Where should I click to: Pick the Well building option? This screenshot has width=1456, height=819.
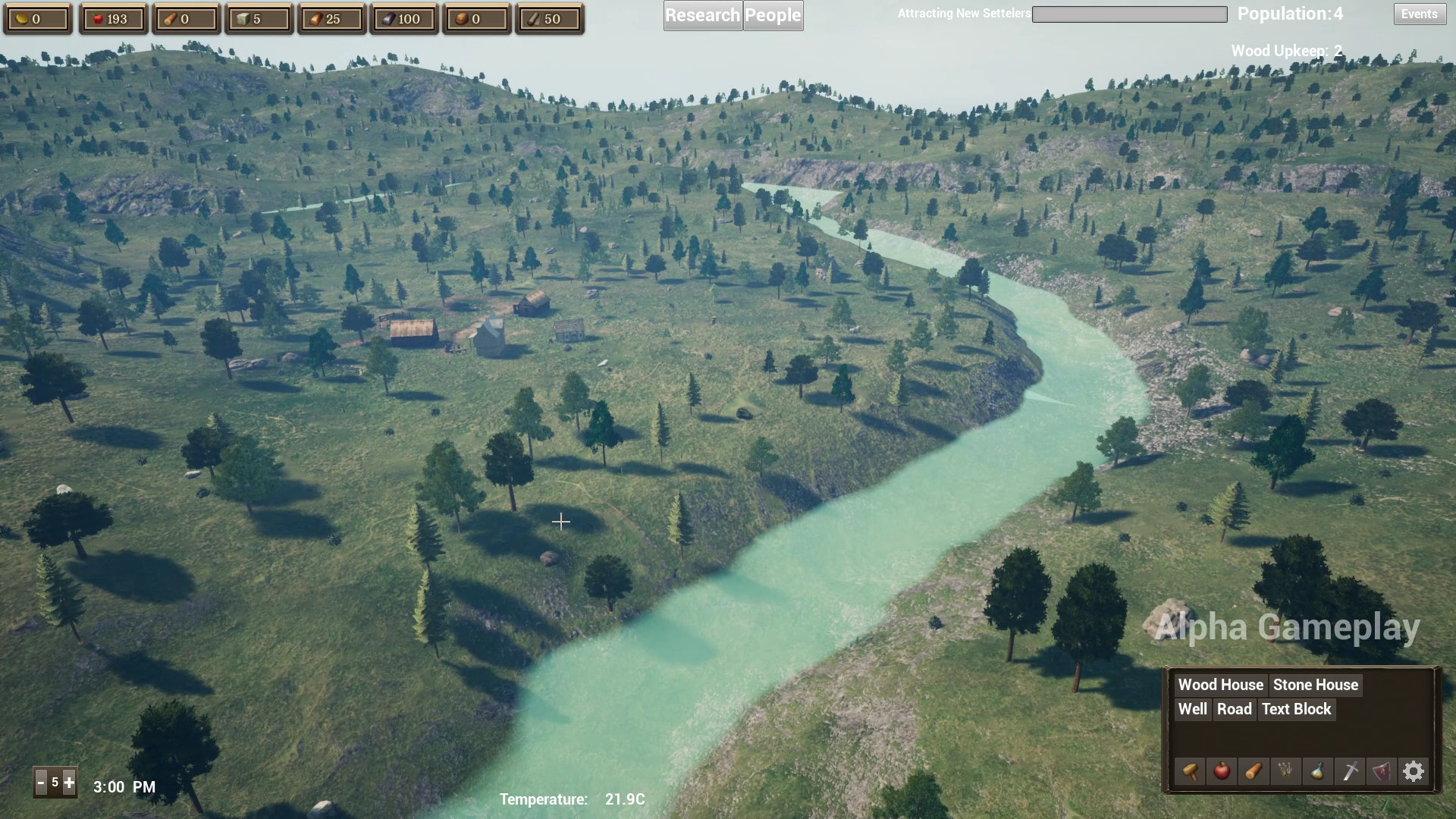click(x=1192, y=709)
